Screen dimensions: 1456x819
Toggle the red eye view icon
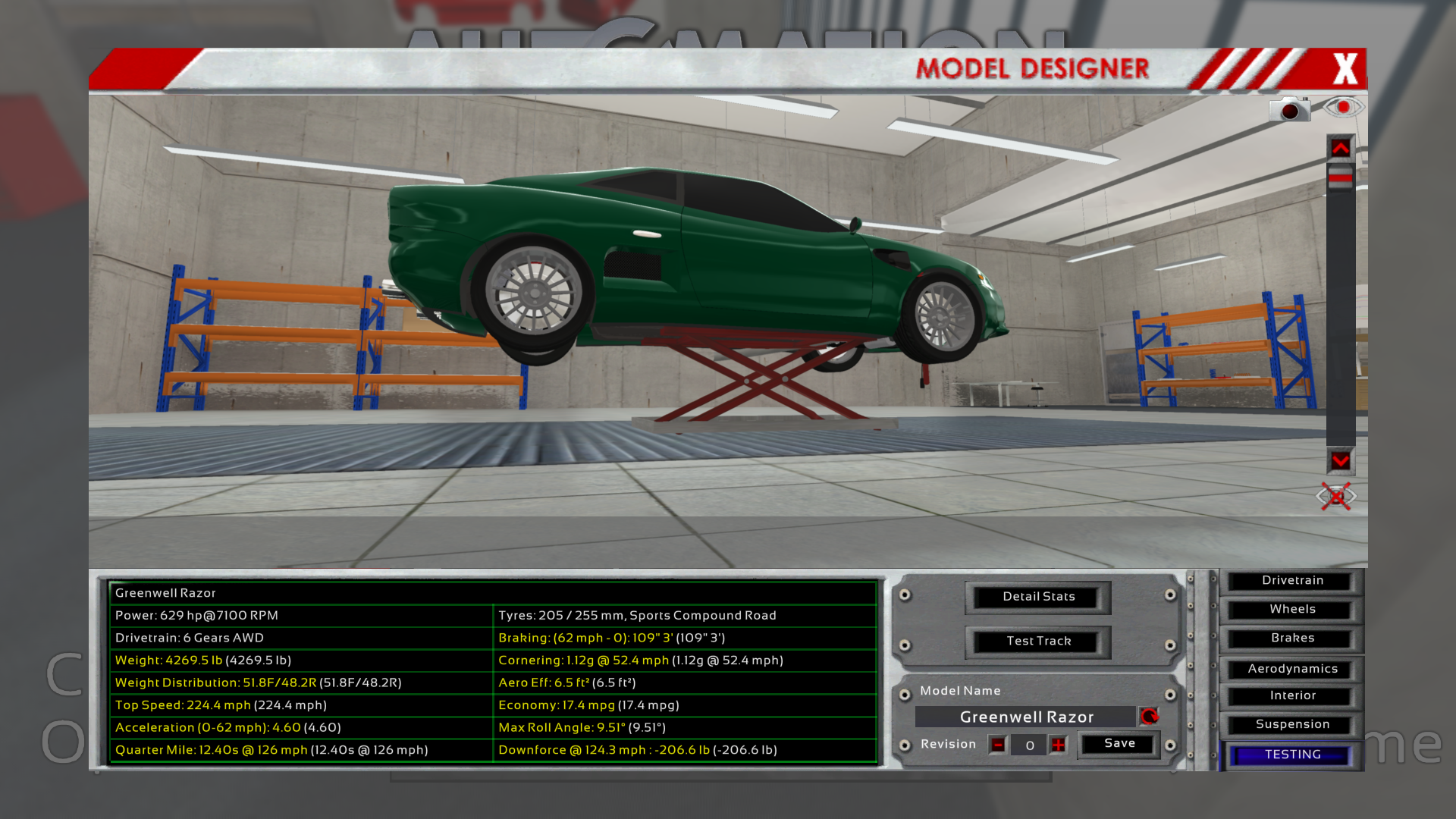click(1343, 107)
